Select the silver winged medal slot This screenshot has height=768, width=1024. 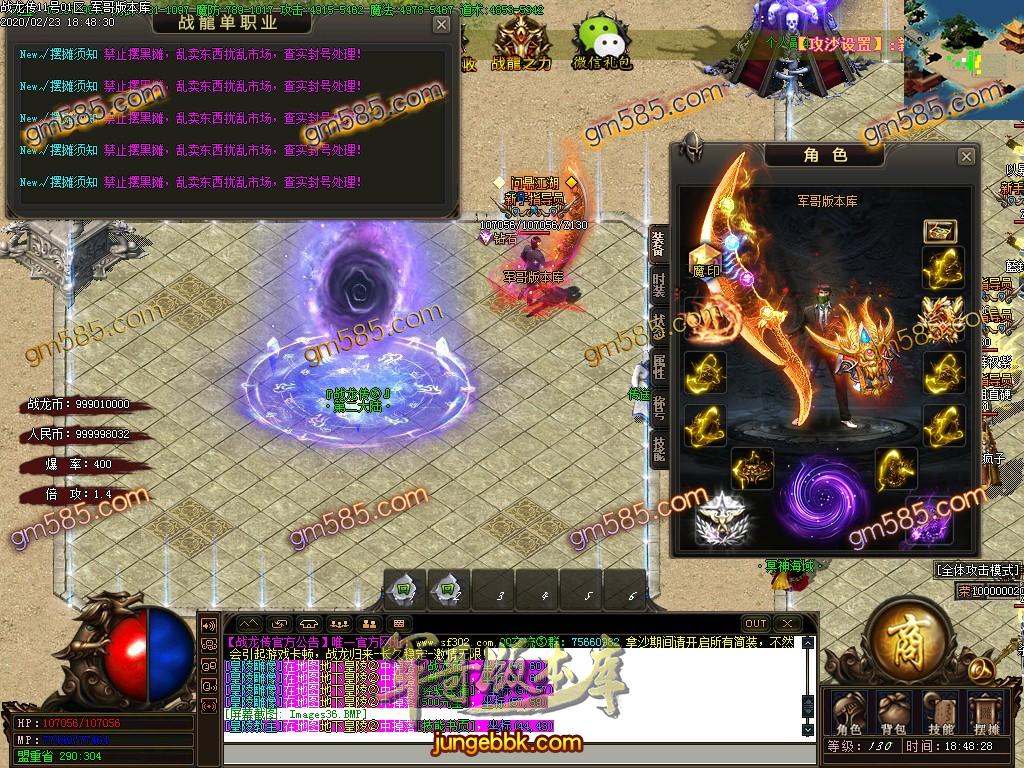tap(718, 518)
